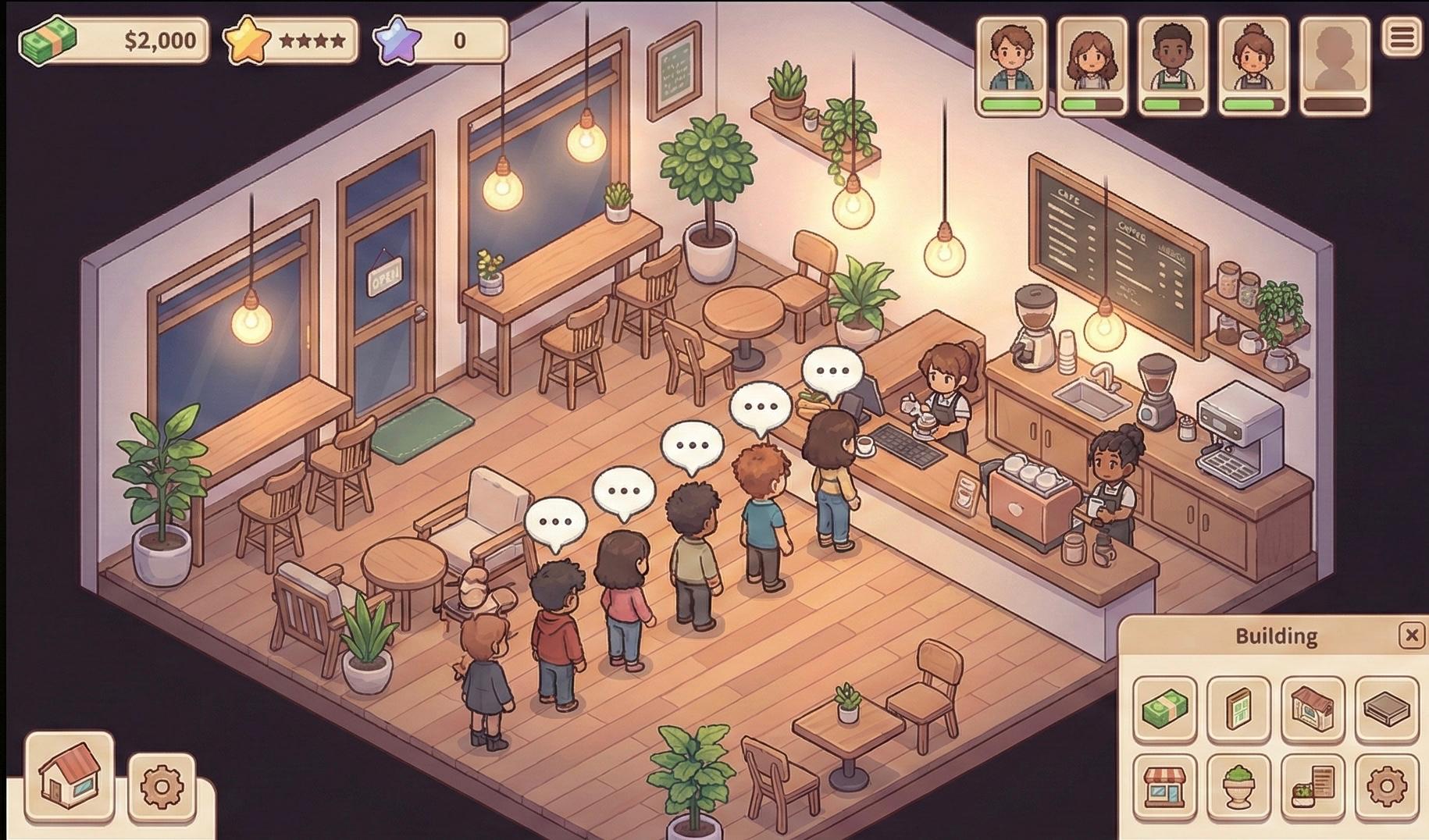Screen dimensions: 1429x840
Task: Select the grey floor slab option
Action: (1387, 709)
